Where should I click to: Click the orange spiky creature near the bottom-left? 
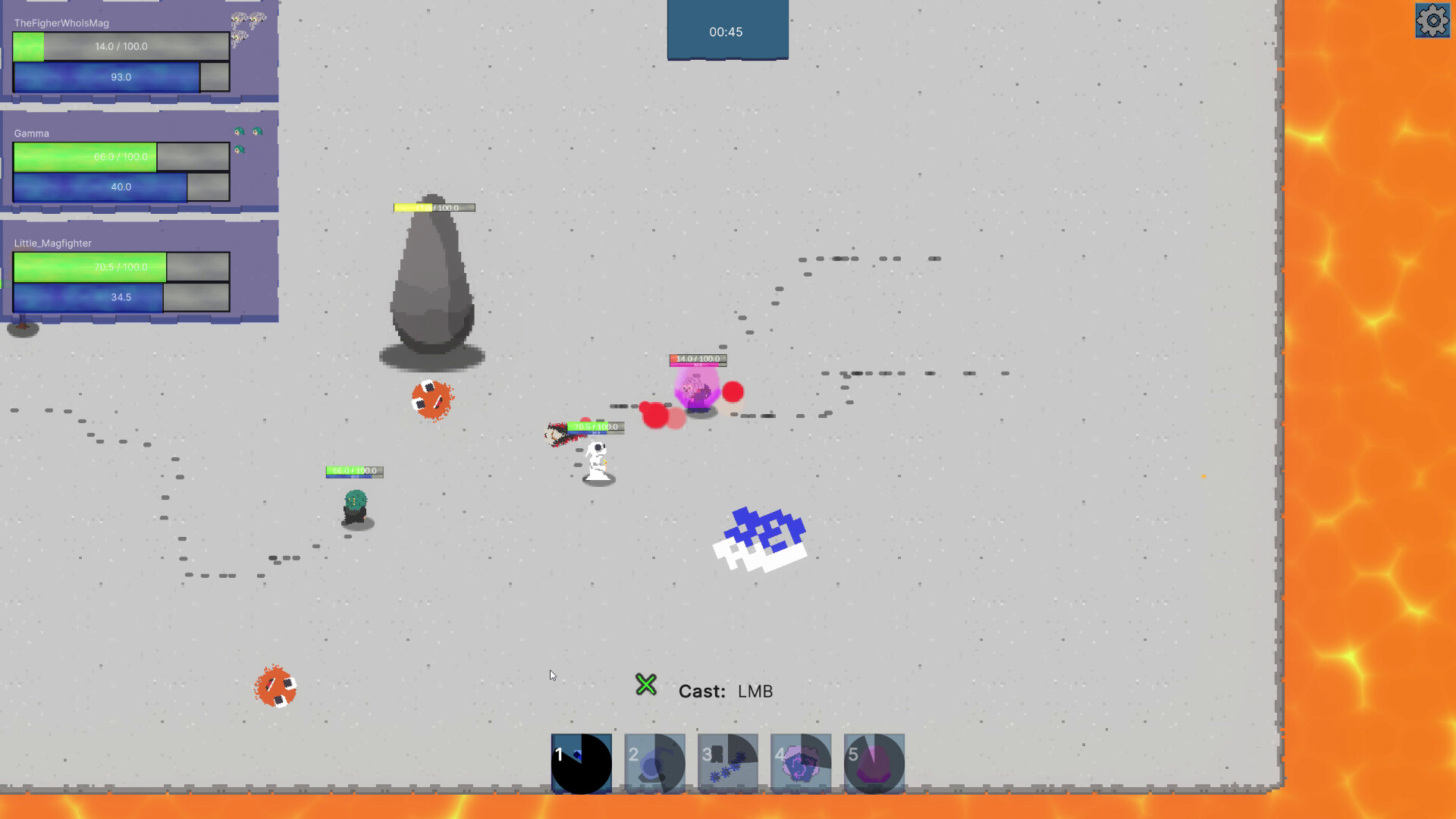click(x=276, y=686)
